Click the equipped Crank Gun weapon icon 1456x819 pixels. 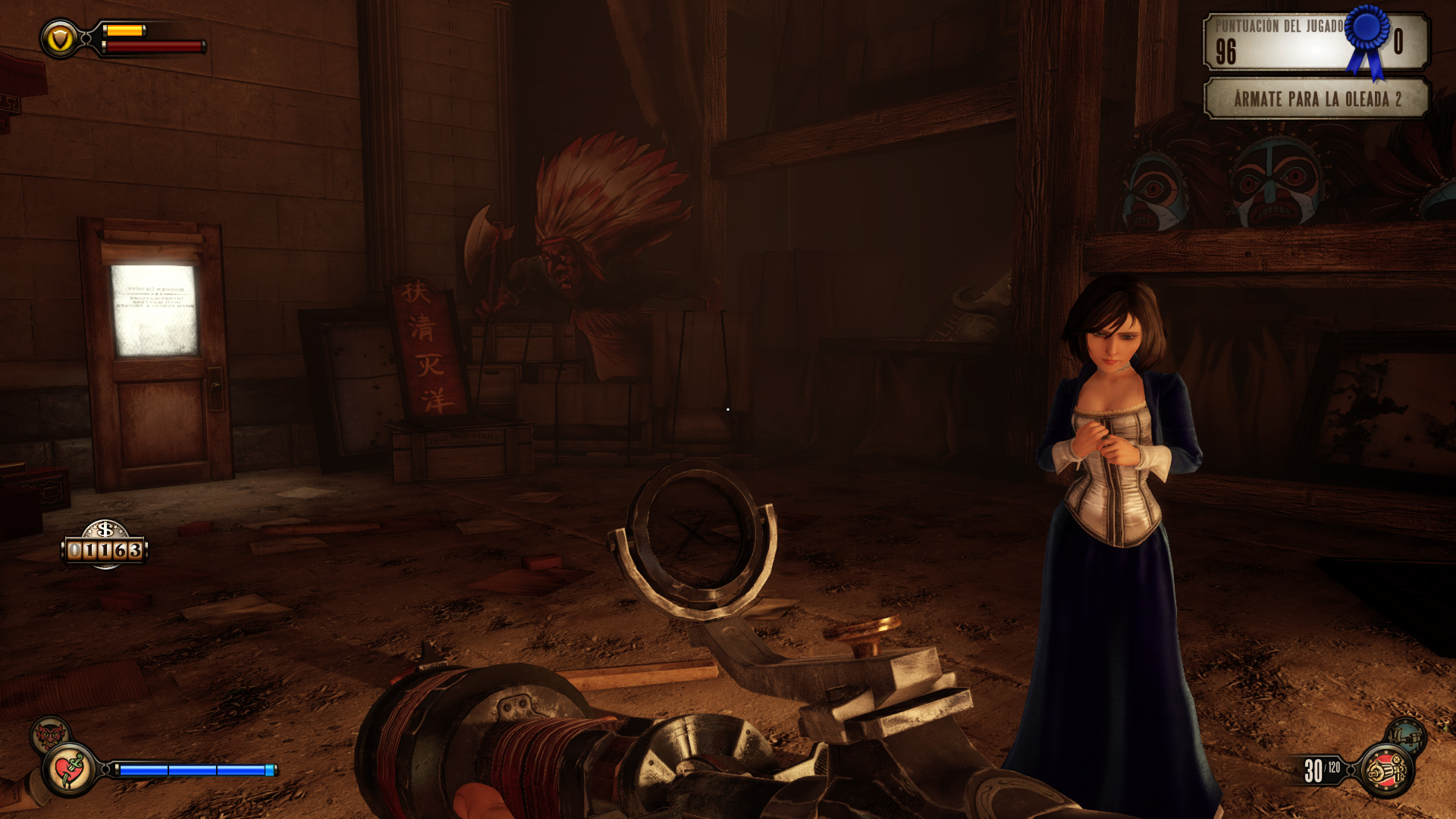click(x=1387, y=771)
